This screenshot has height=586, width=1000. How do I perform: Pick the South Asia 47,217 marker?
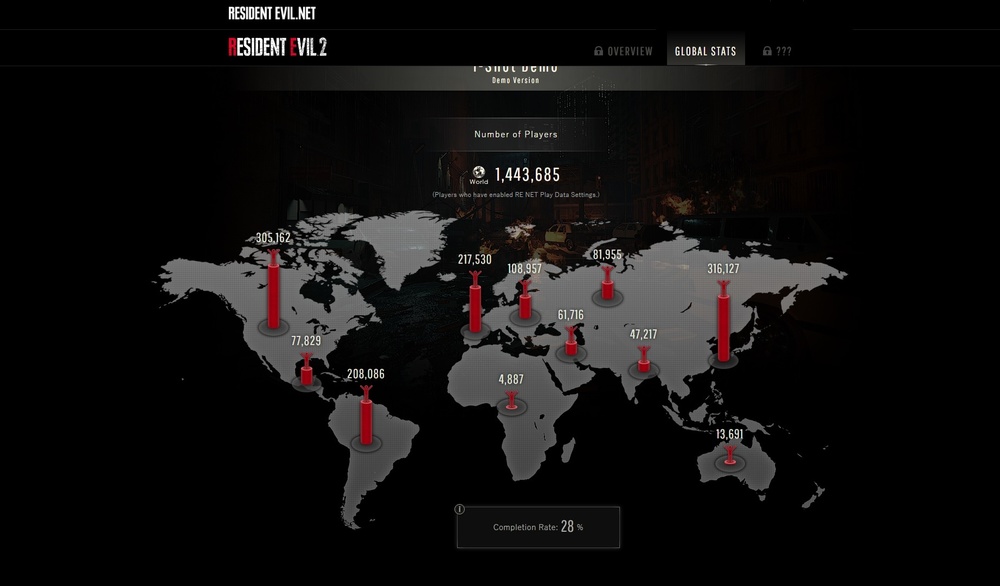pos(643,361)
